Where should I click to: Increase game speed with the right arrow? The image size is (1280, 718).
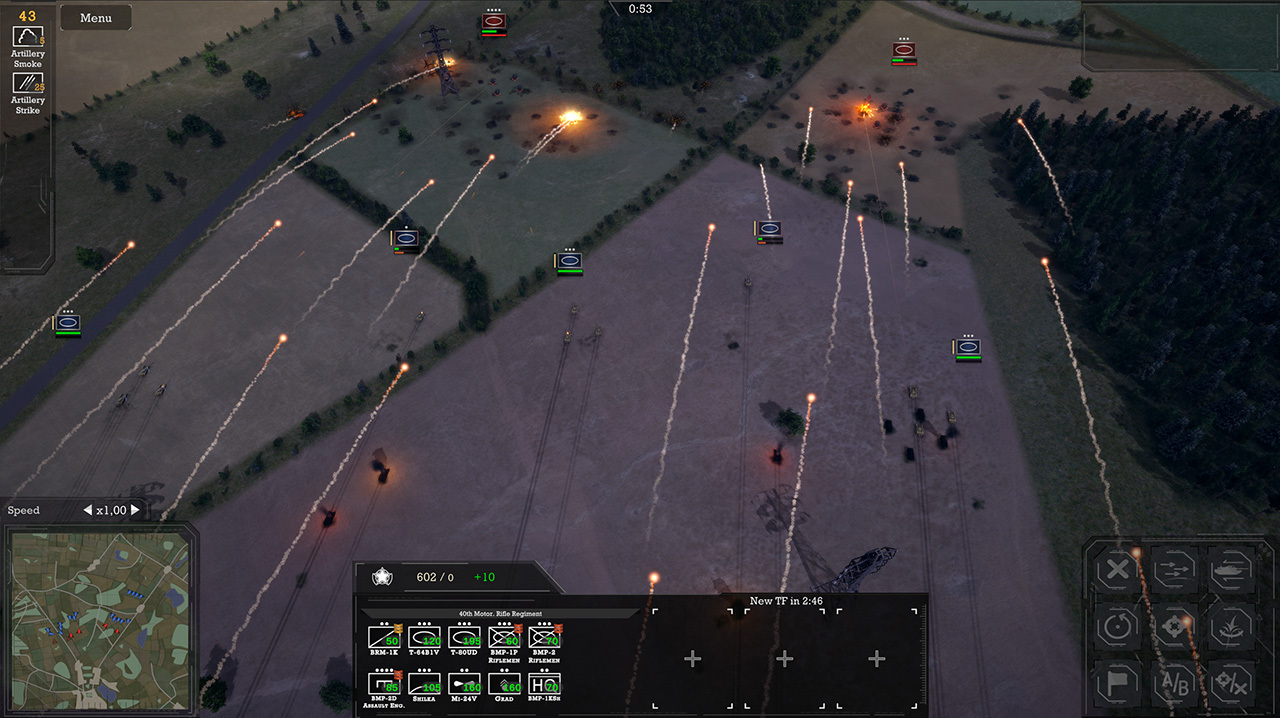point(135,511)
